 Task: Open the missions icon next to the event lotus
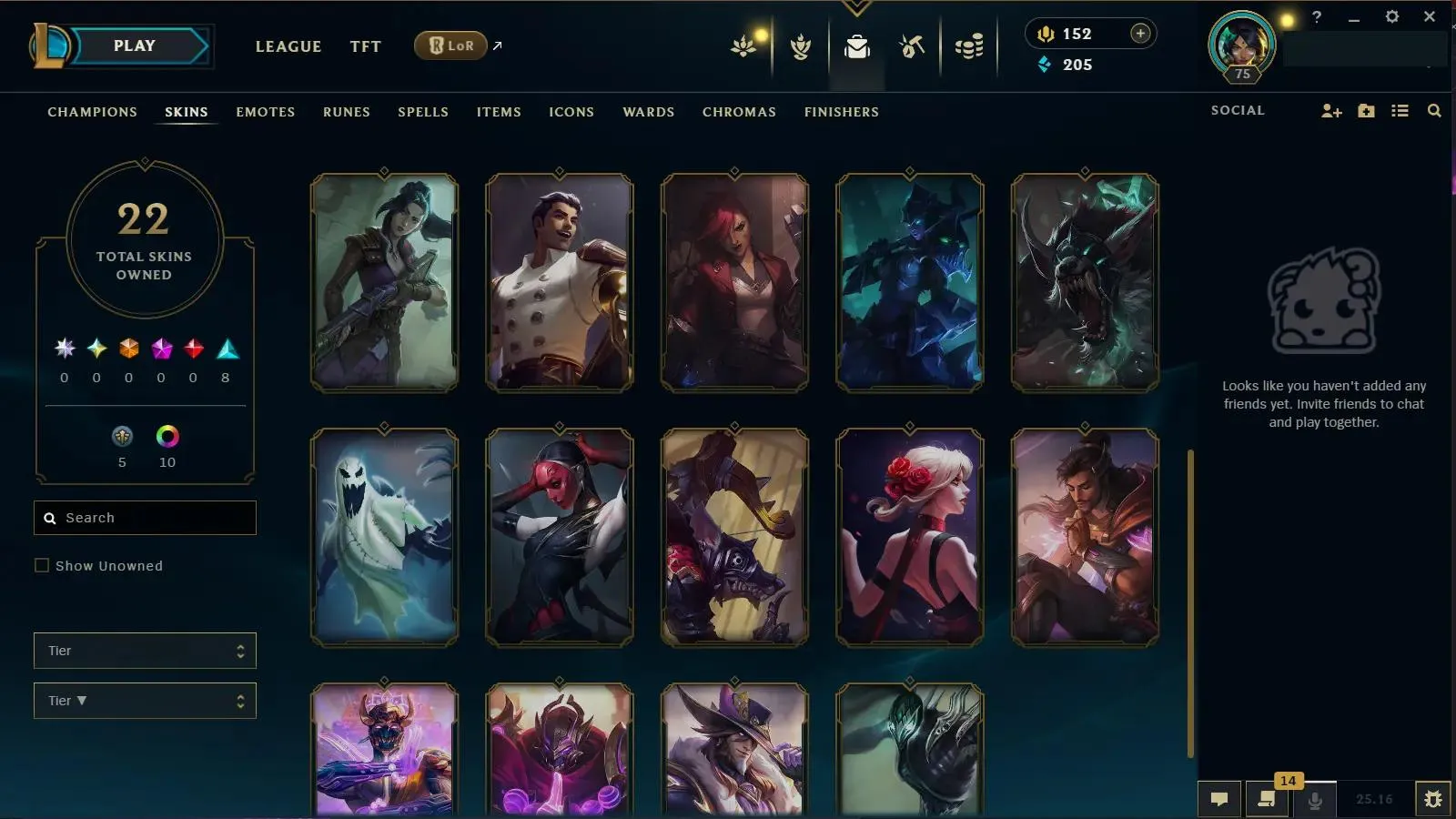799,46
